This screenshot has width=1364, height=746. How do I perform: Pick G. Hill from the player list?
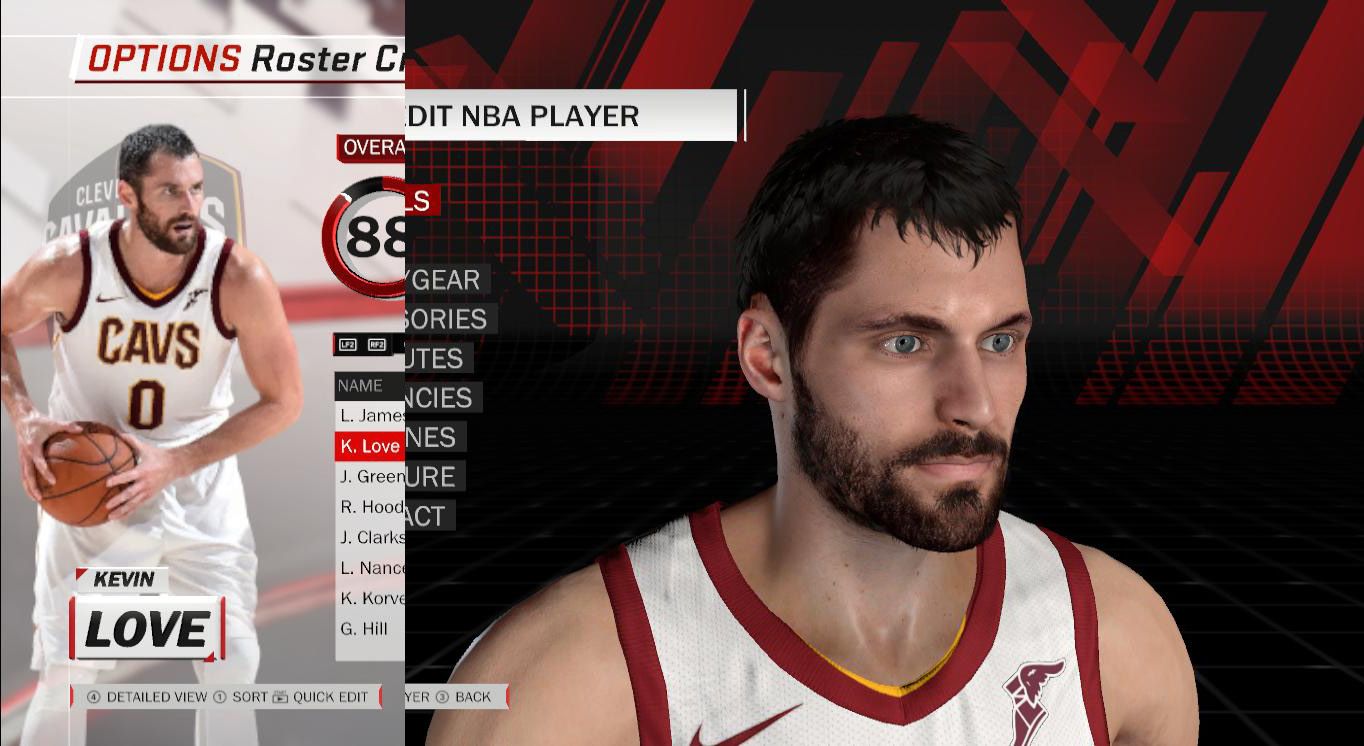coord(364,629)
